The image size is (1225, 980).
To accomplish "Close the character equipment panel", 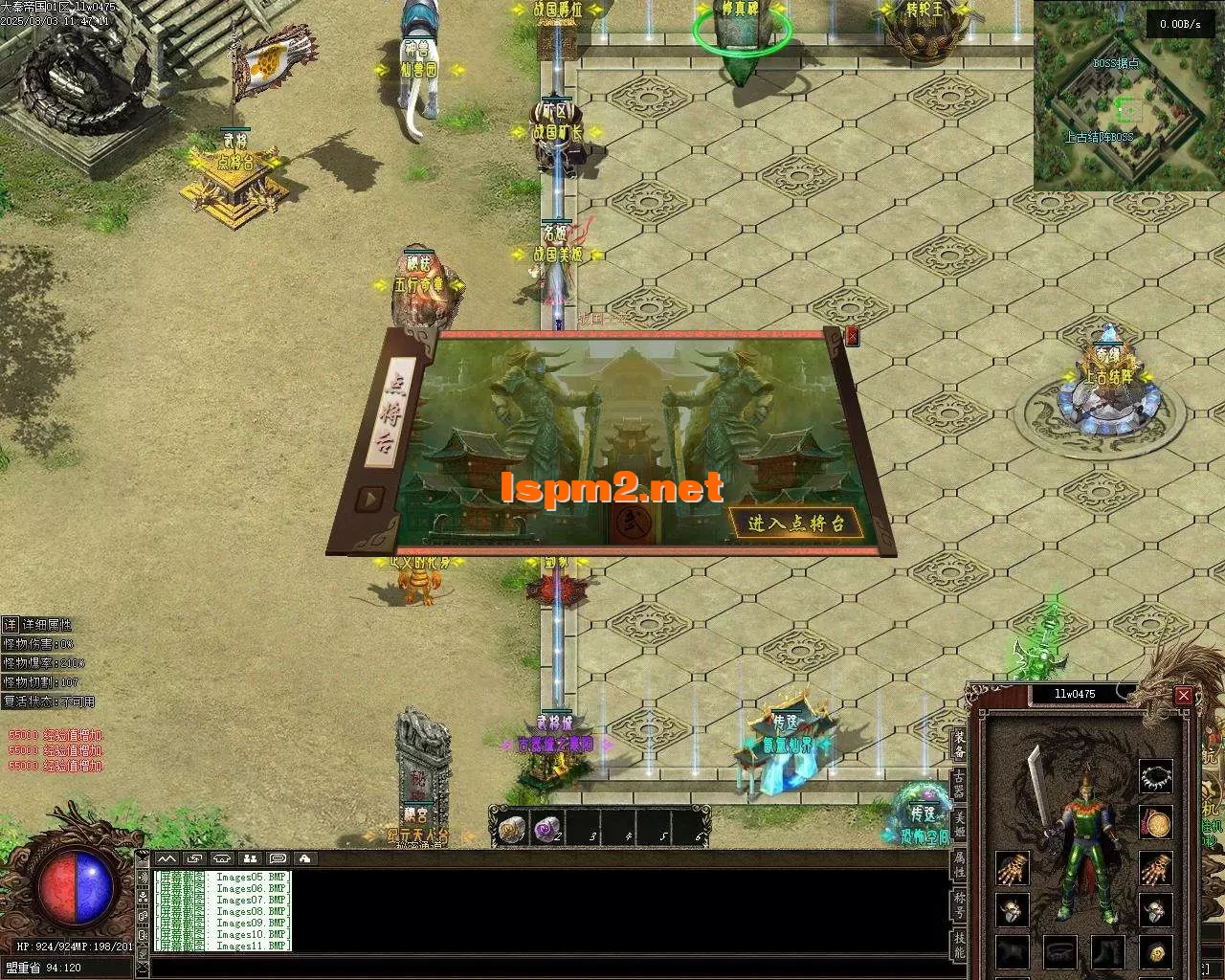I will coord(1184,696).
